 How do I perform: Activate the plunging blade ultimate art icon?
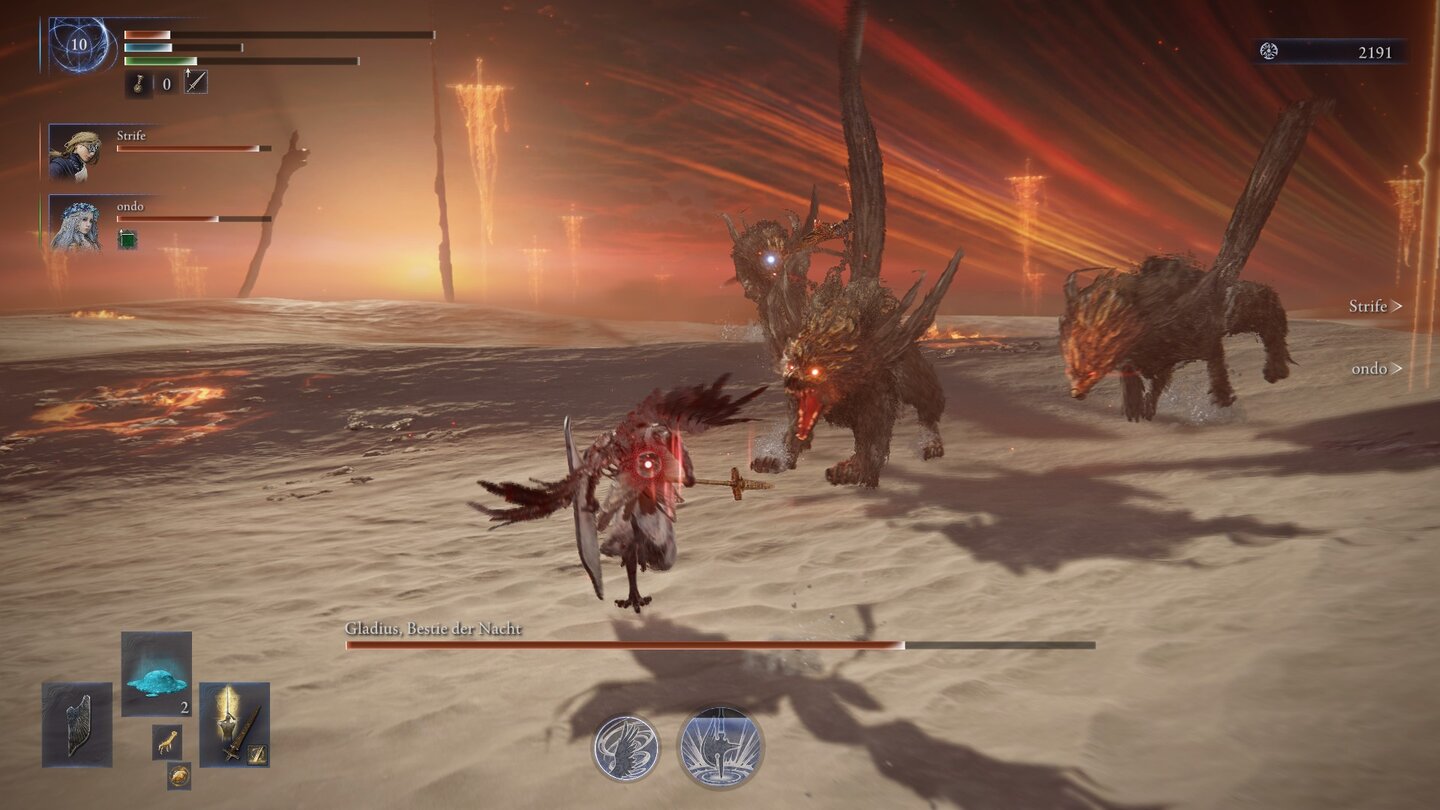tap(720, 747)
